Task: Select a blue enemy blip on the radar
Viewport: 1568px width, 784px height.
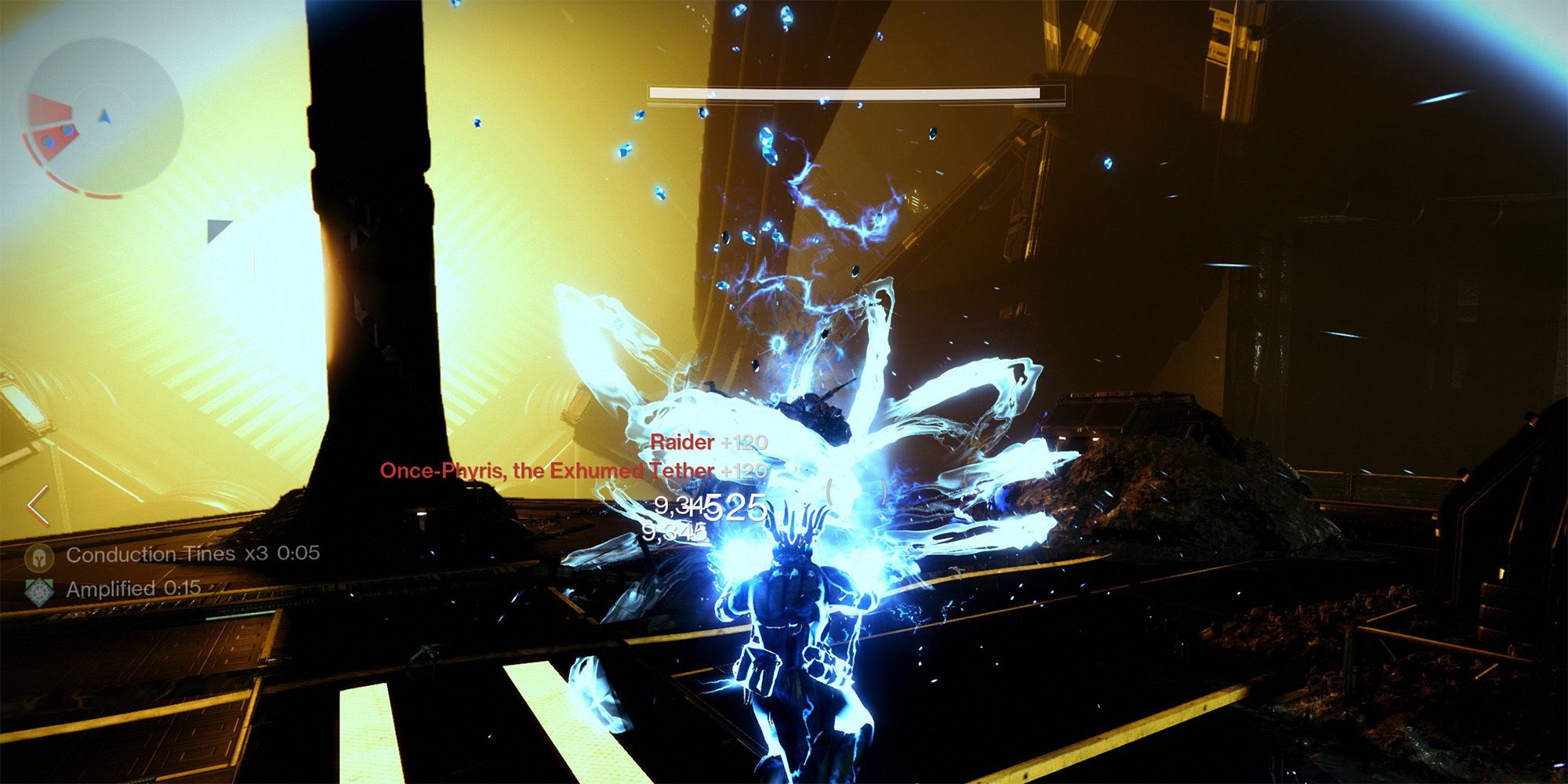Action: pos(67,131)
